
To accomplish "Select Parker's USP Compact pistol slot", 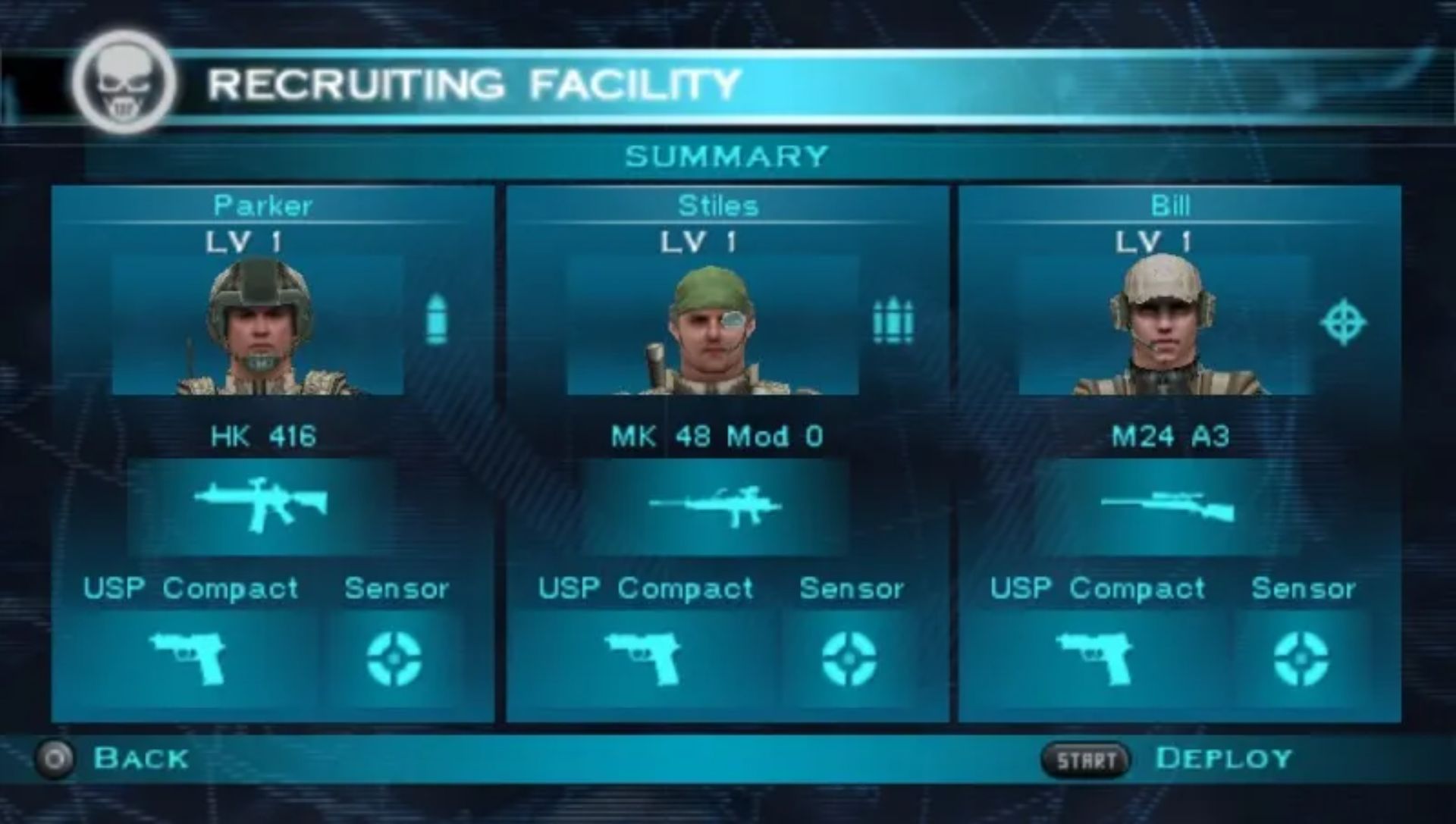I will click(188, 658).
